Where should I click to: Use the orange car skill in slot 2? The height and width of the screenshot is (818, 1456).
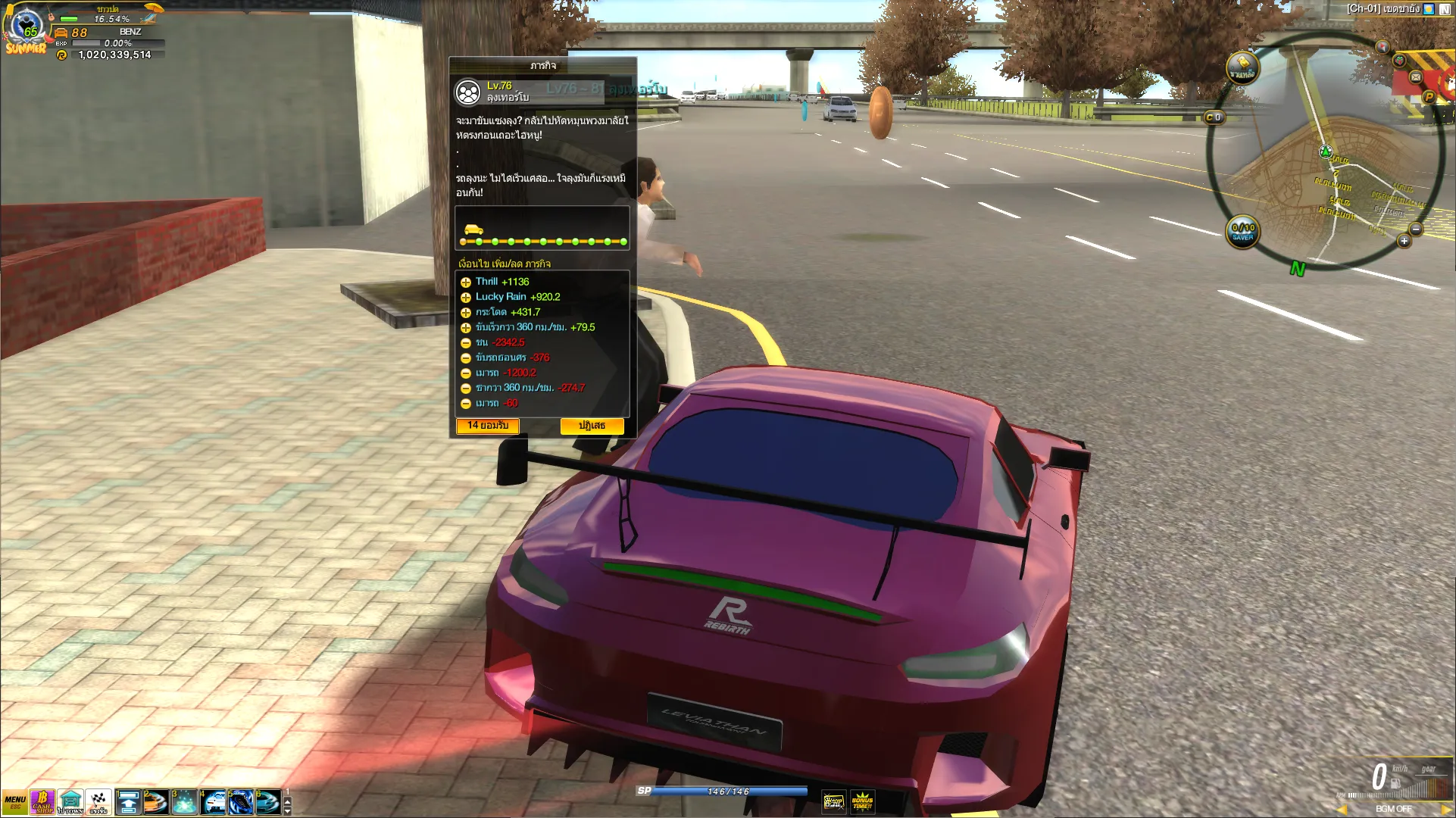pyautogui.click(x=156, y=802)
